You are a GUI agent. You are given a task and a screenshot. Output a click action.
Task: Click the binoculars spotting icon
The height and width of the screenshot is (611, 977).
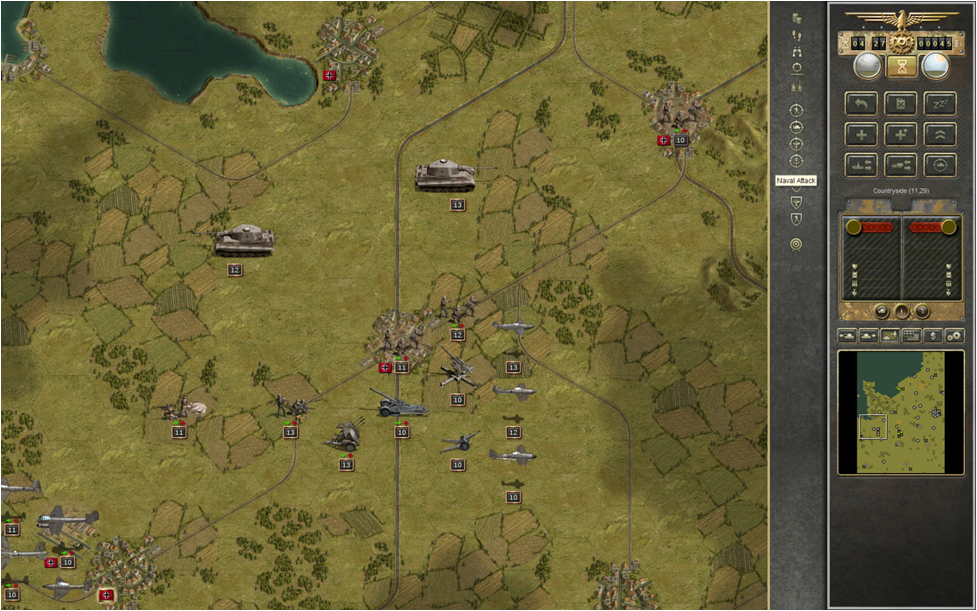pos(797,51)
